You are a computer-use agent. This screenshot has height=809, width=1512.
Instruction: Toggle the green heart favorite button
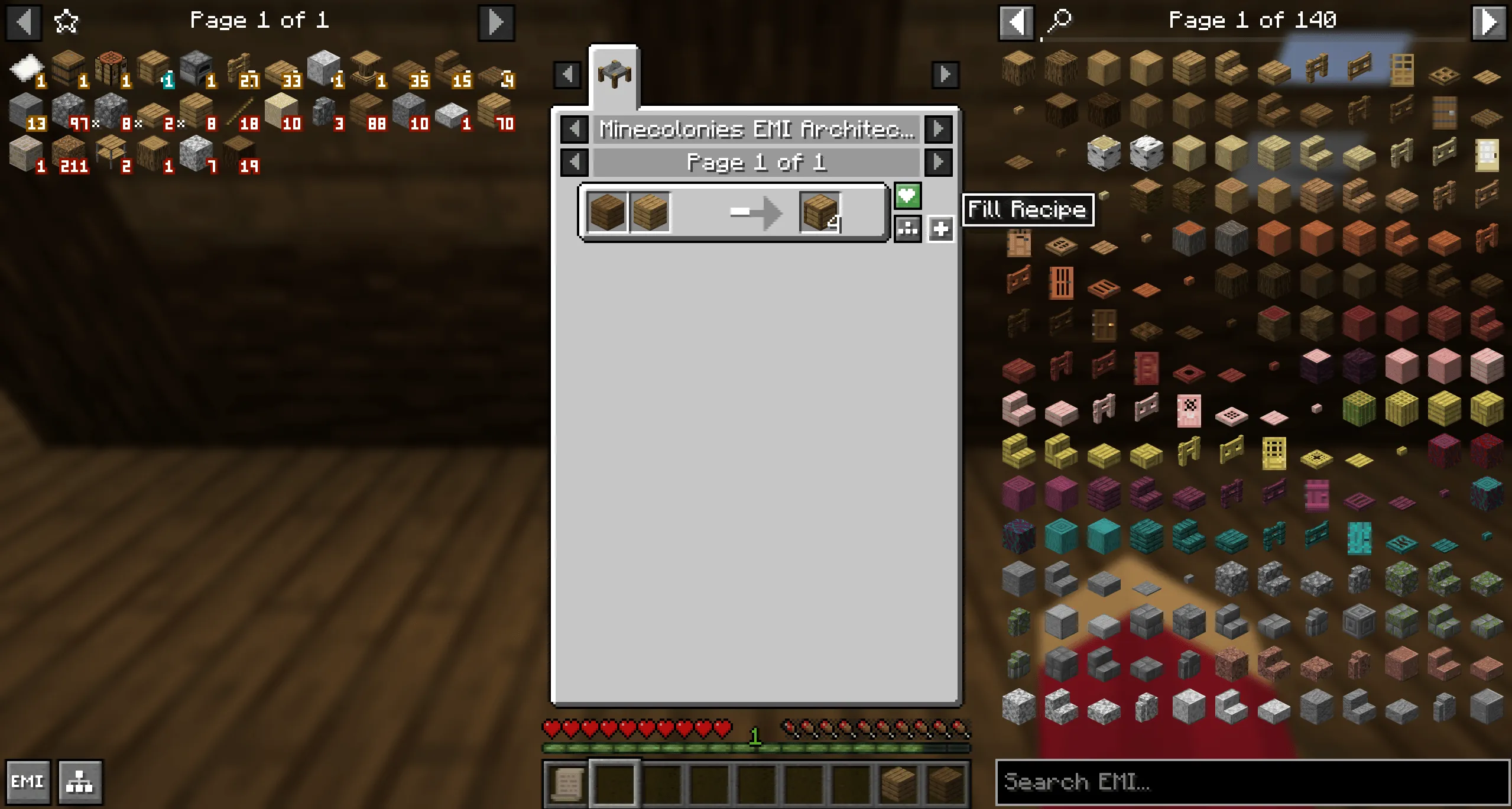908,195
